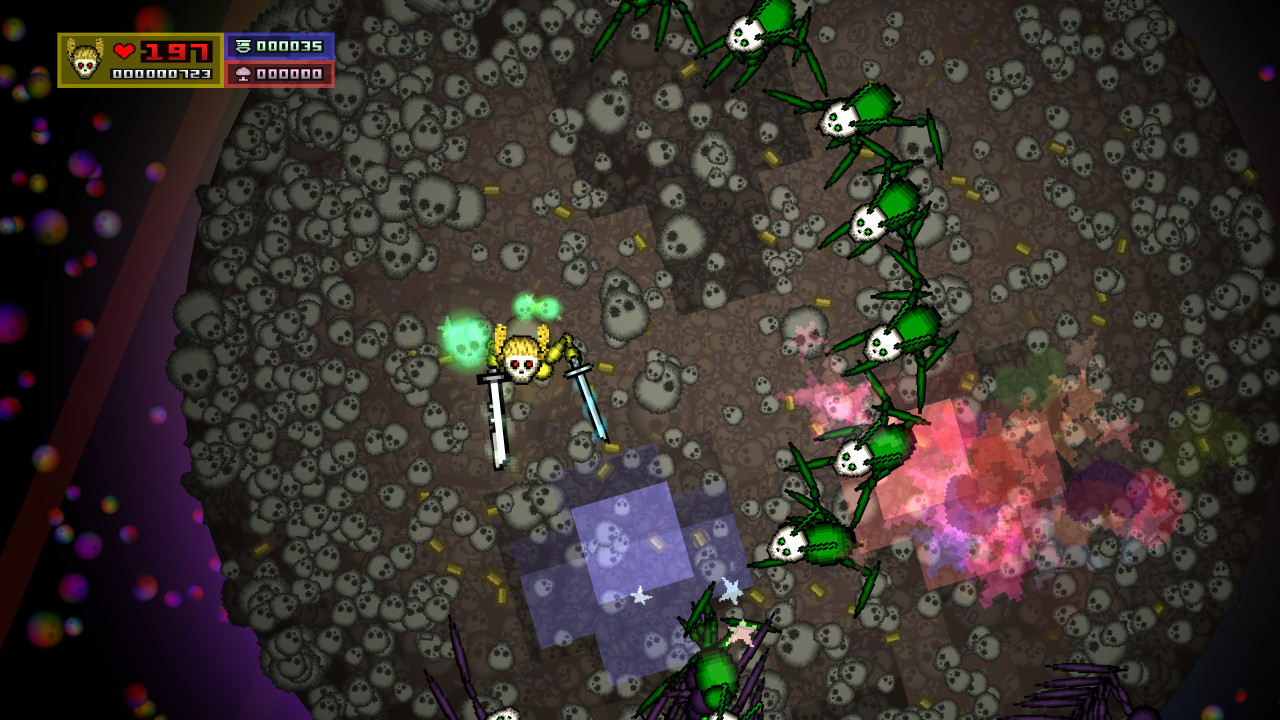Select the coin-stack currency icon beside 000035
This screenshot has height=720, width=1280.
click(243, 47)
